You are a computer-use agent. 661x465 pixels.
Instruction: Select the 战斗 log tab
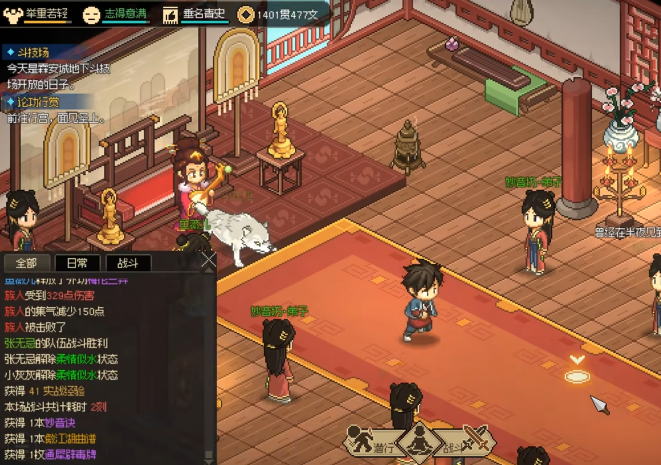click(128, 263)
